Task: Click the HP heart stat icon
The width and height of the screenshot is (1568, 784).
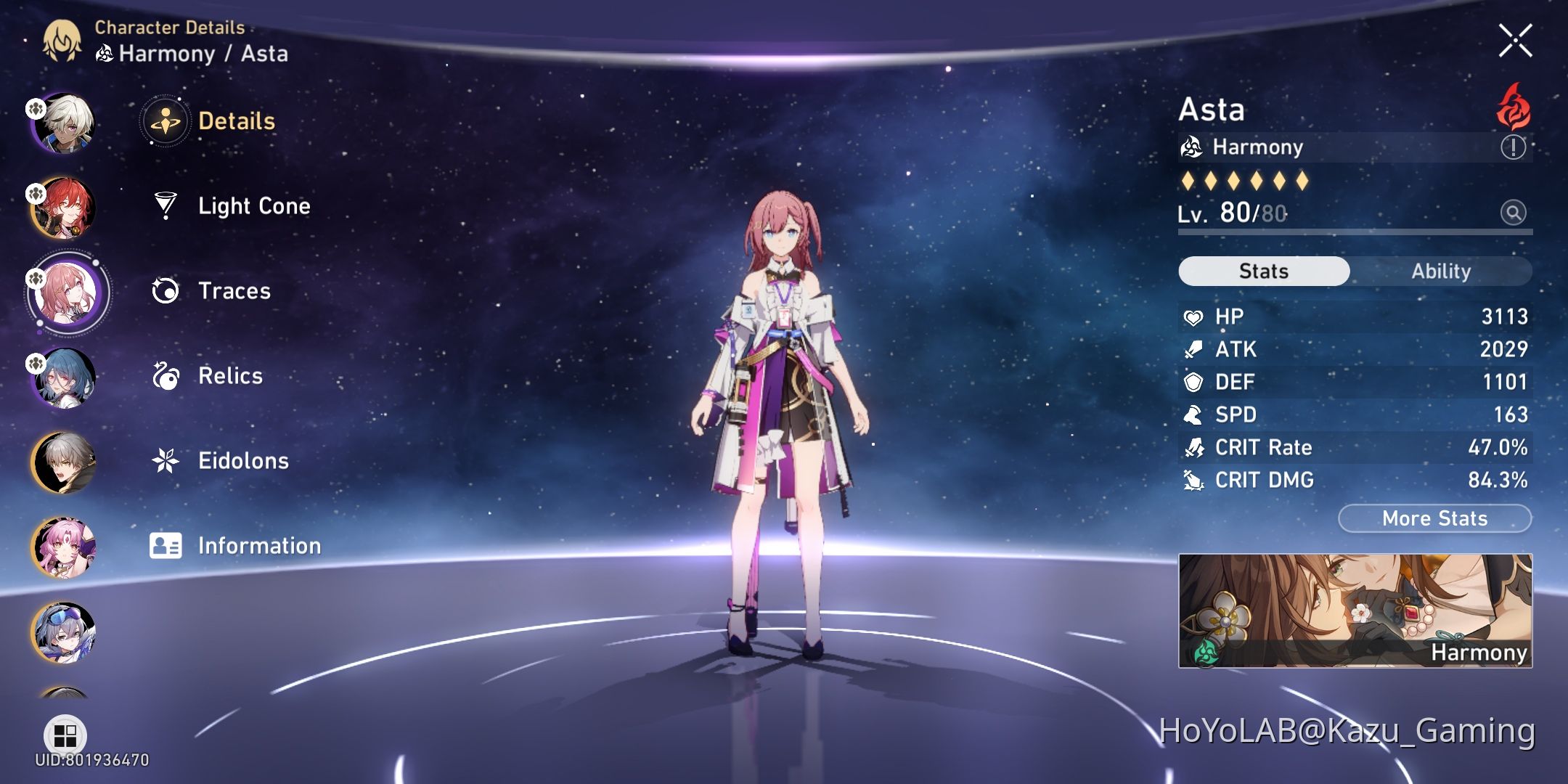Action: pyautogui.click(x=1196, y=316)
